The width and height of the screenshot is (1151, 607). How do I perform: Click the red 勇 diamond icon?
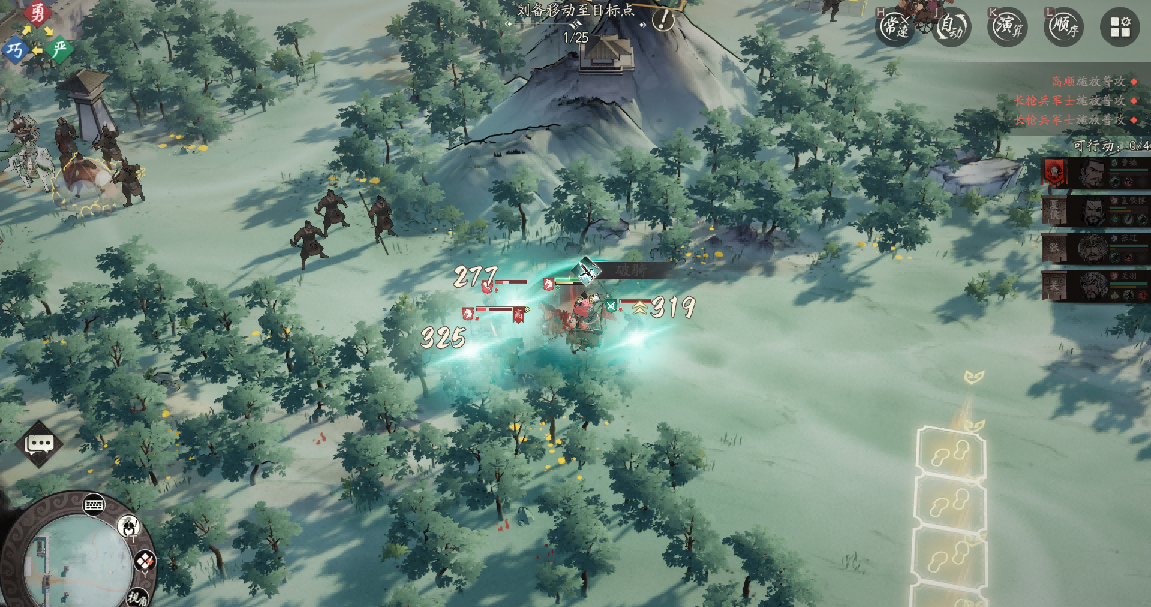click(38, 13)
